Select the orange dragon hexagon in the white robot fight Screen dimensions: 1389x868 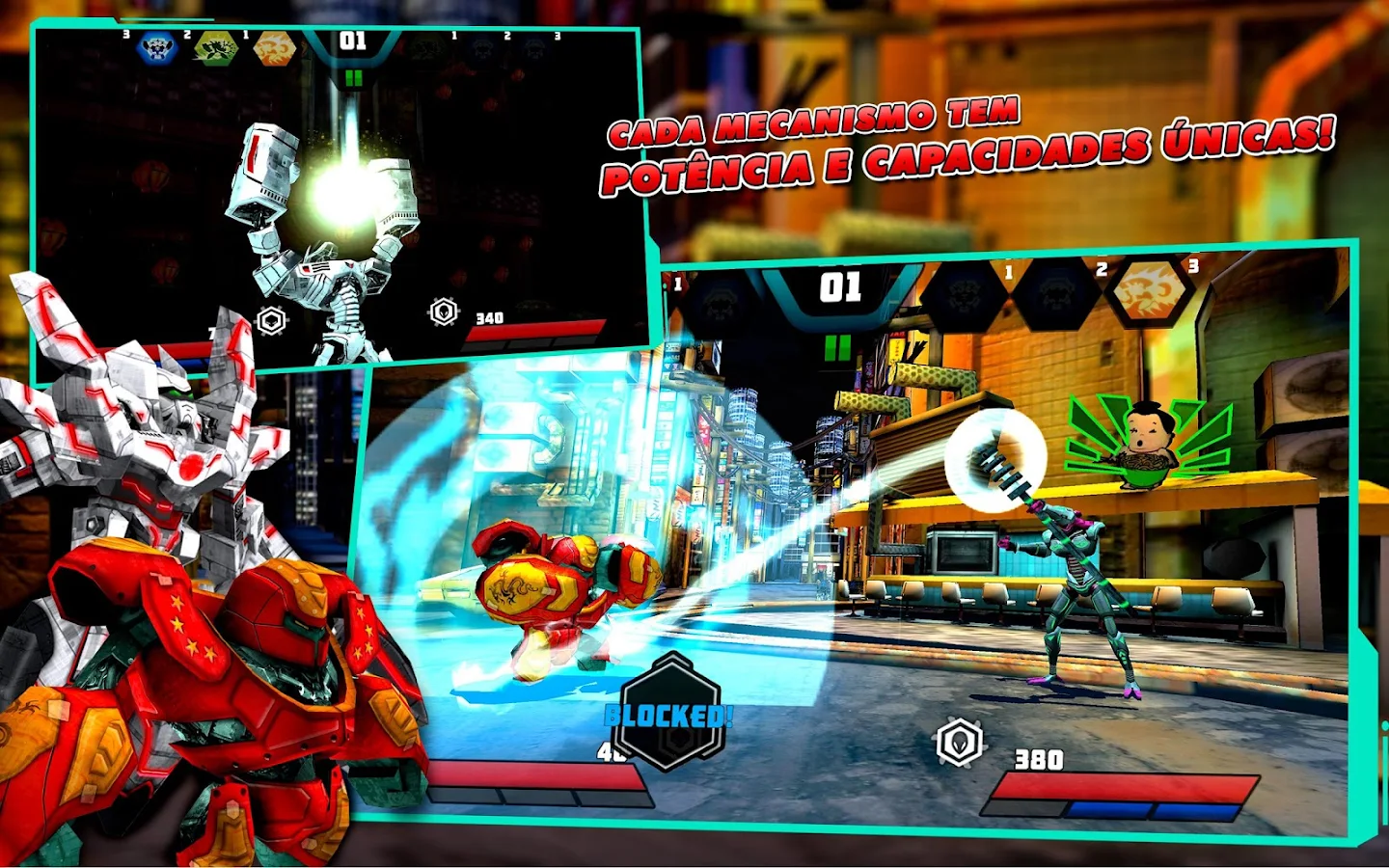(x=274, y=48)
